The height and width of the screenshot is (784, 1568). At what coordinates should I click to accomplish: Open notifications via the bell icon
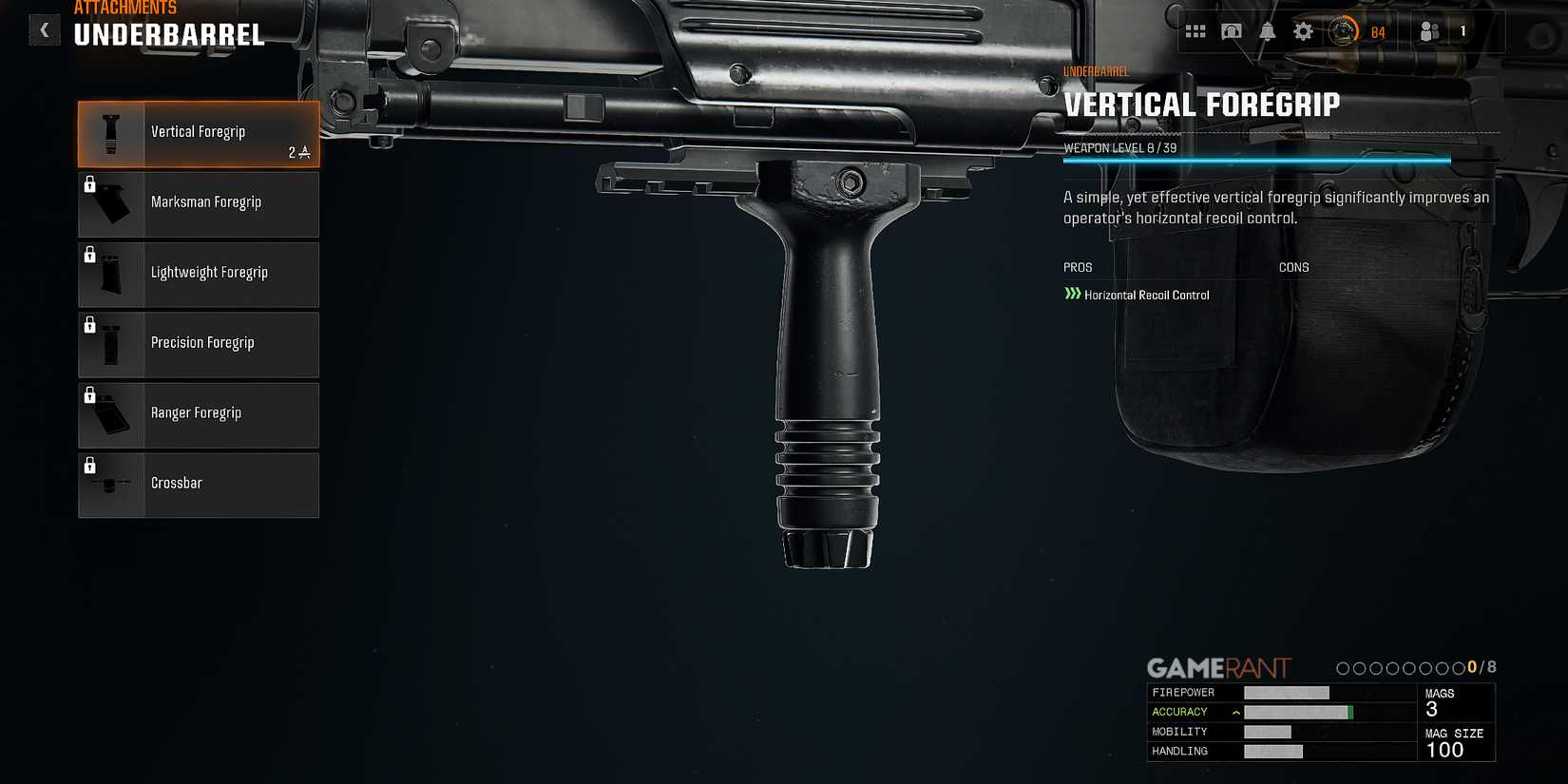1267,30
